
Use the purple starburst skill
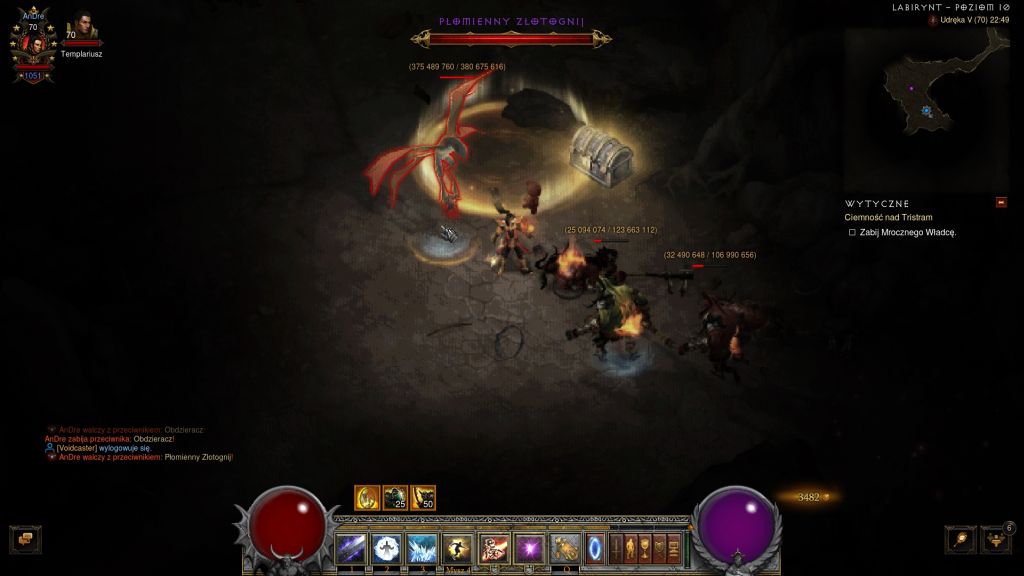(527, 548)
